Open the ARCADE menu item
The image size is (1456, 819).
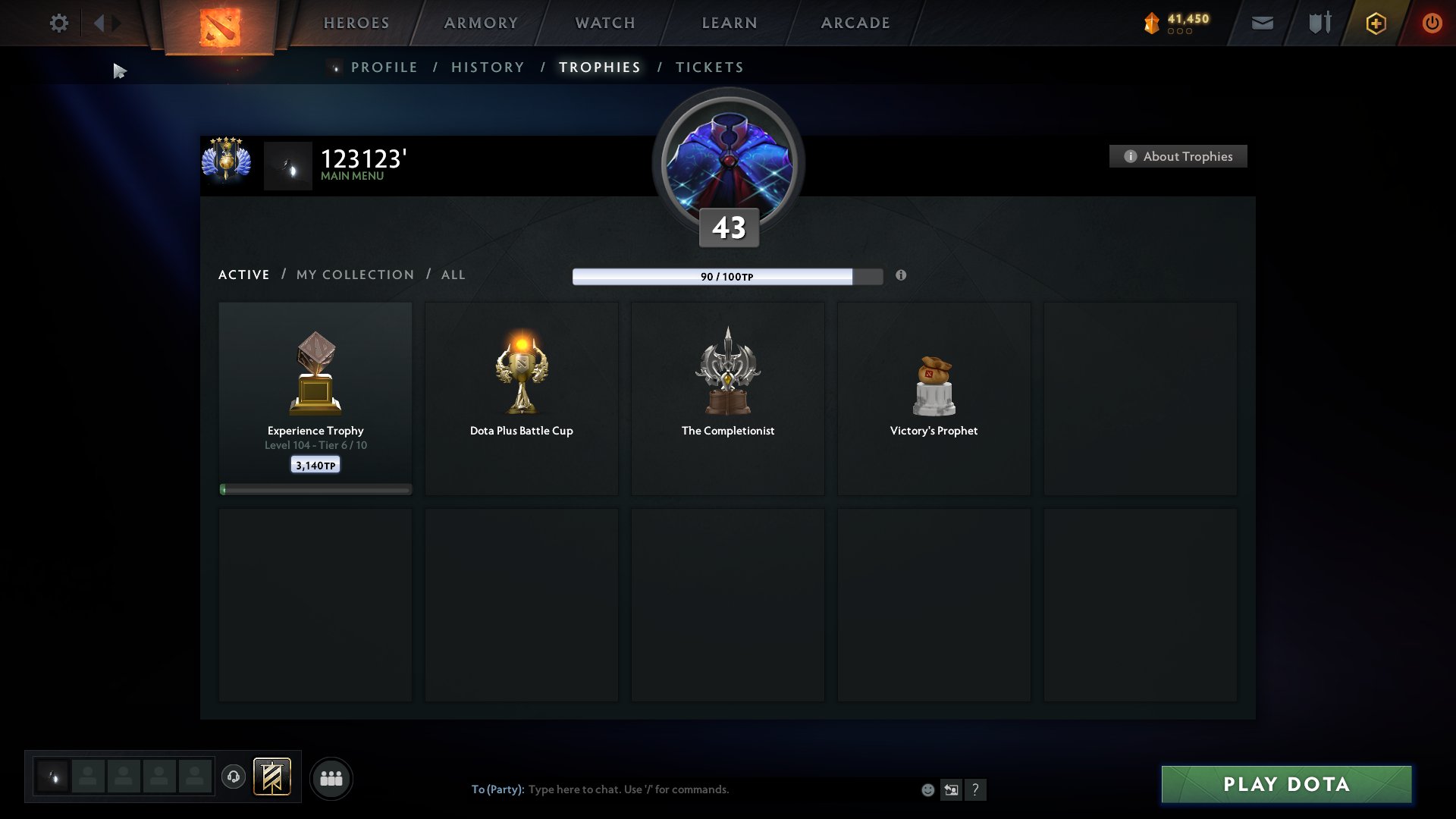pos(855,23)
